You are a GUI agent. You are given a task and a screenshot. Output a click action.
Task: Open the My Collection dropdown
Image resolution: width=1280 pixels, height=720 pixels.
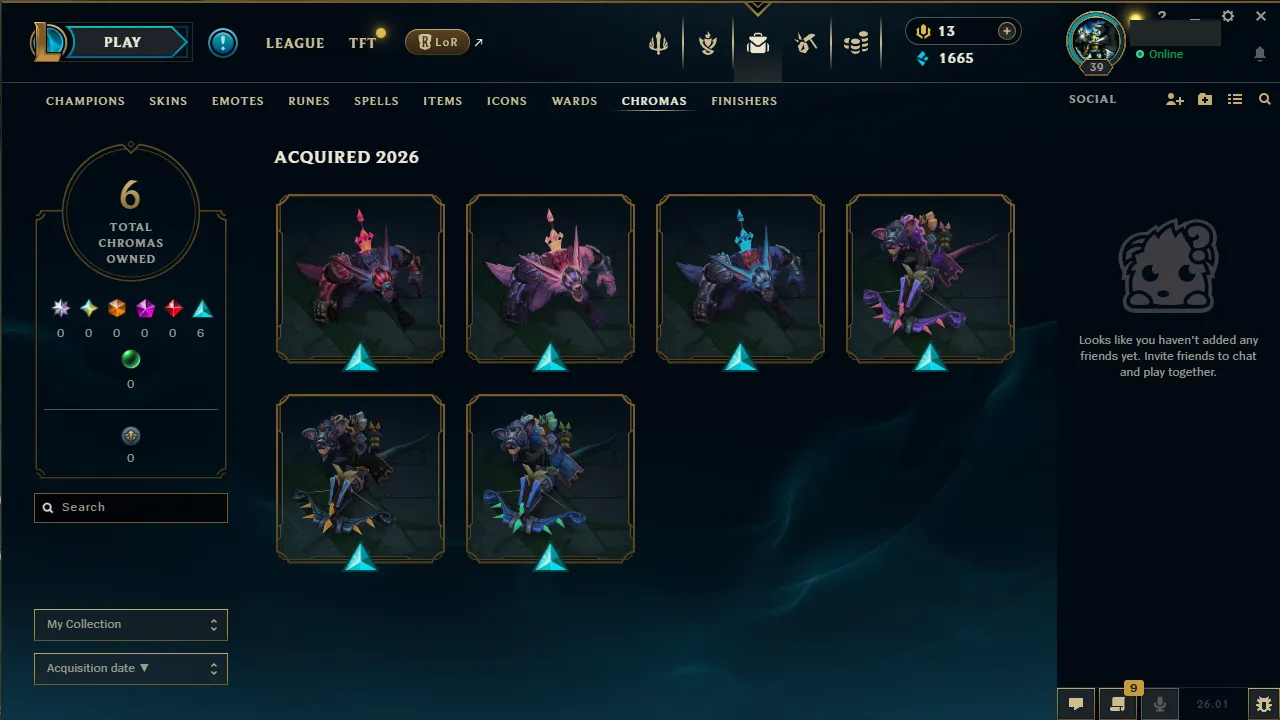[x=130, y=624]
